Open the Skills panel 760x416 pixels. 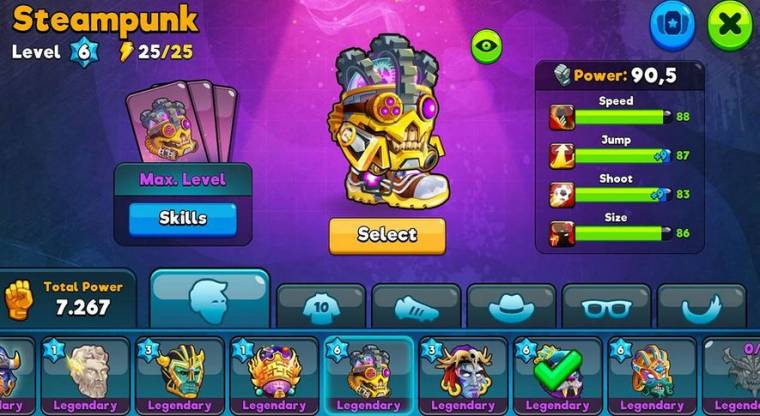(x=182, y=218)
